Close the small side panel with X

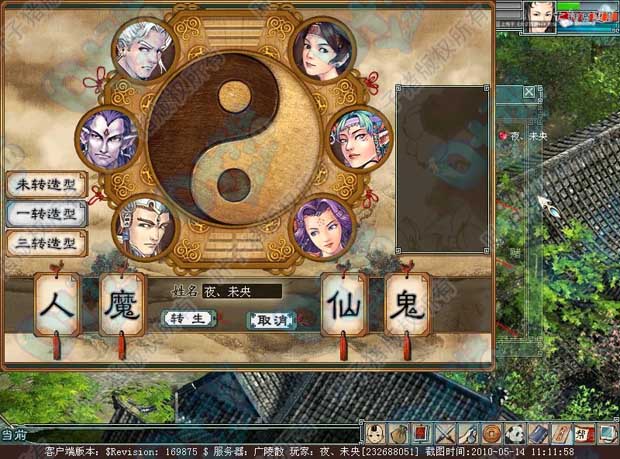530,93
